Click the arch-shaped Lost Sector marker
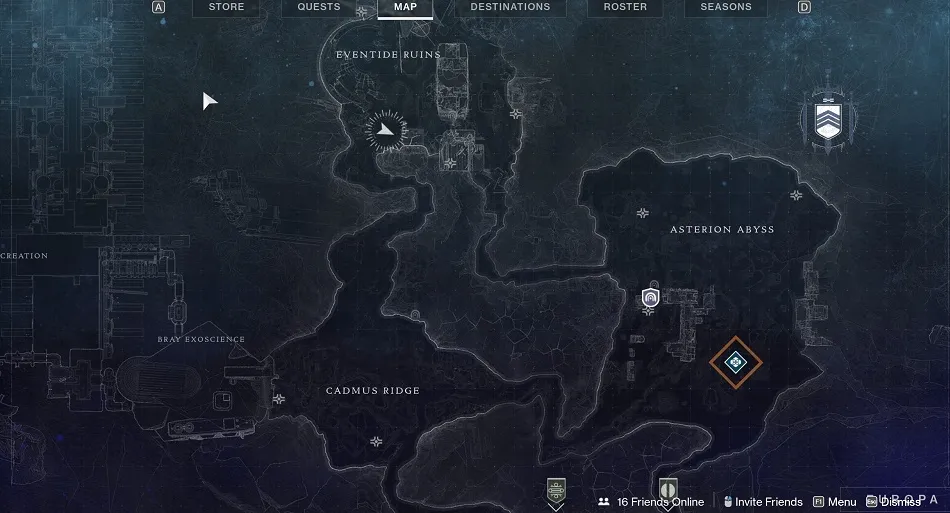950x513 pixels. tap(650, 297)
